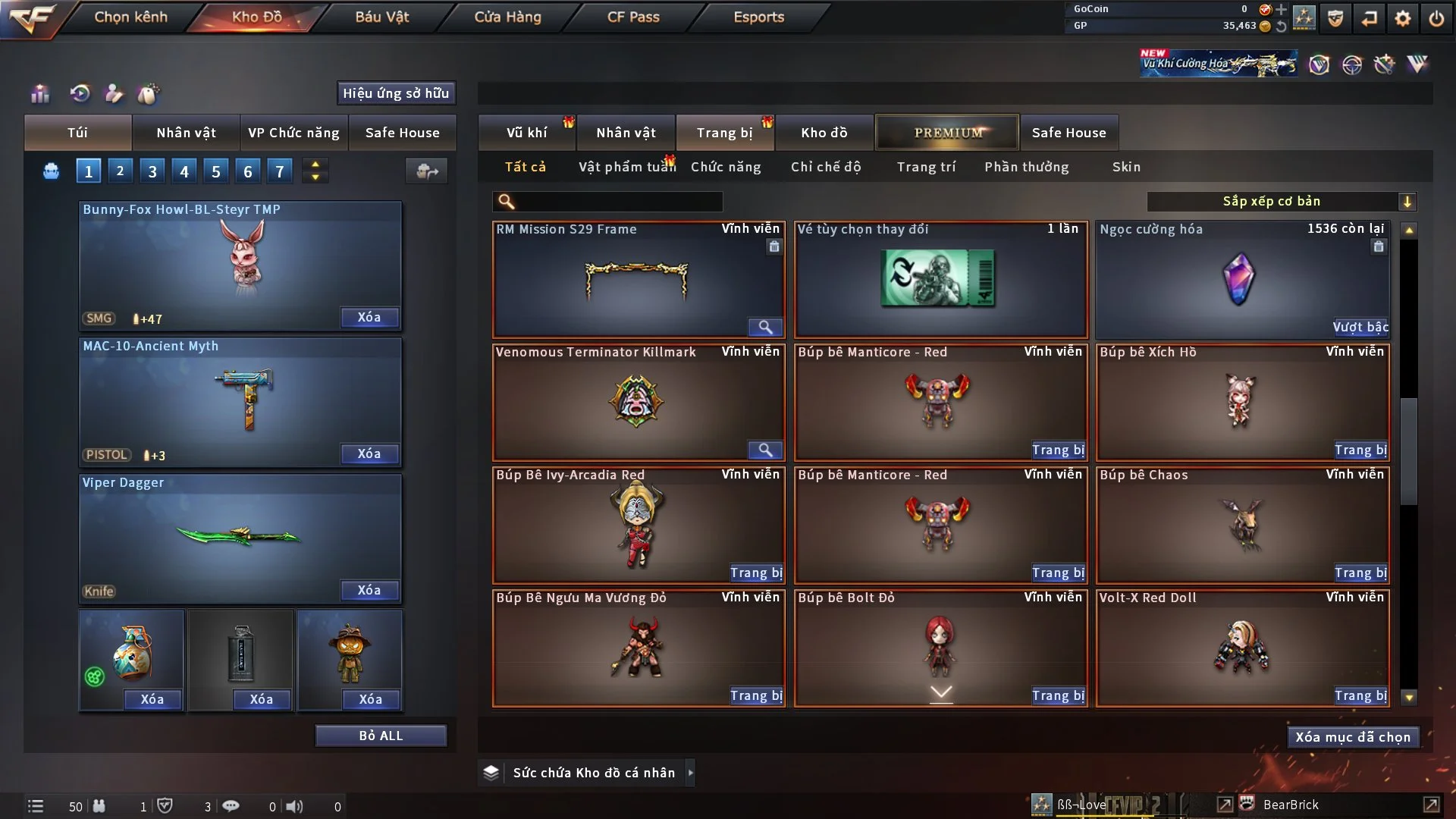Open the gear settings icon

tap(1403, 18)
